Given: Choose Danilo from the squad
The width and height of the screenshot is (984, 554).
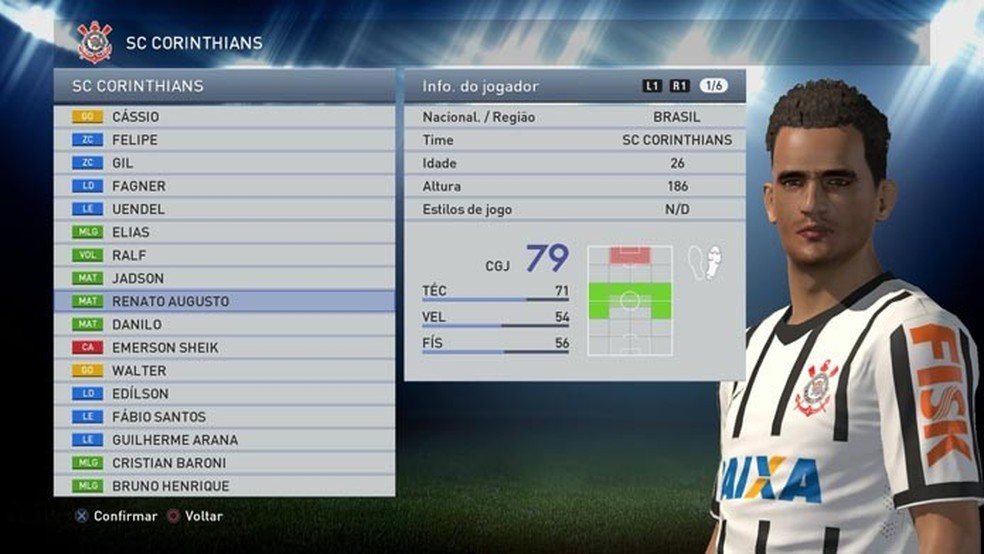Looking at the screenshot, I should (224, 324).
